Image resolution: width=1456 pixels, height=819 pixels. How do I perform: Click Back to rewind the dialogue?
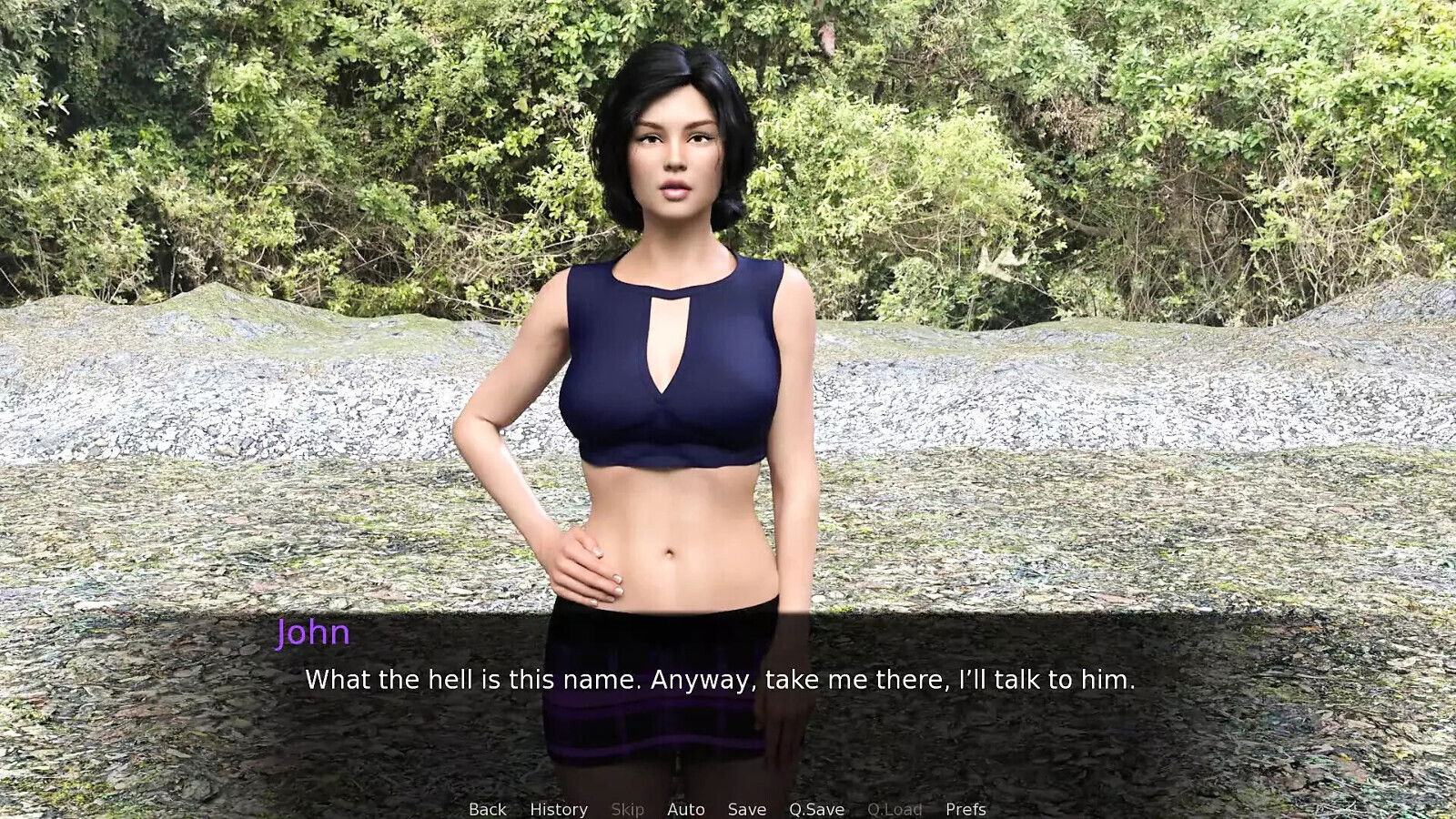click(x=487, y=808)
